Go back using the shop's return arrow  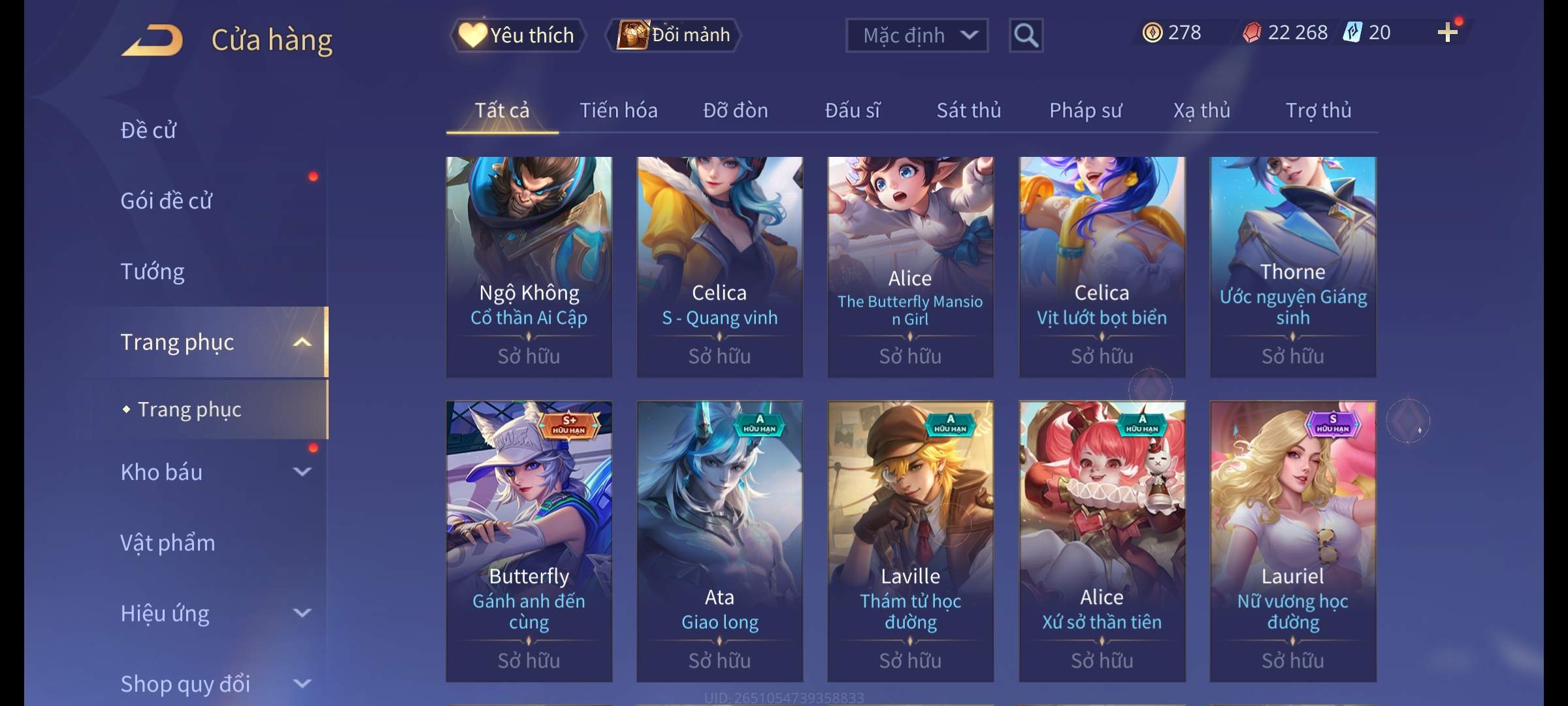[152, 41]
